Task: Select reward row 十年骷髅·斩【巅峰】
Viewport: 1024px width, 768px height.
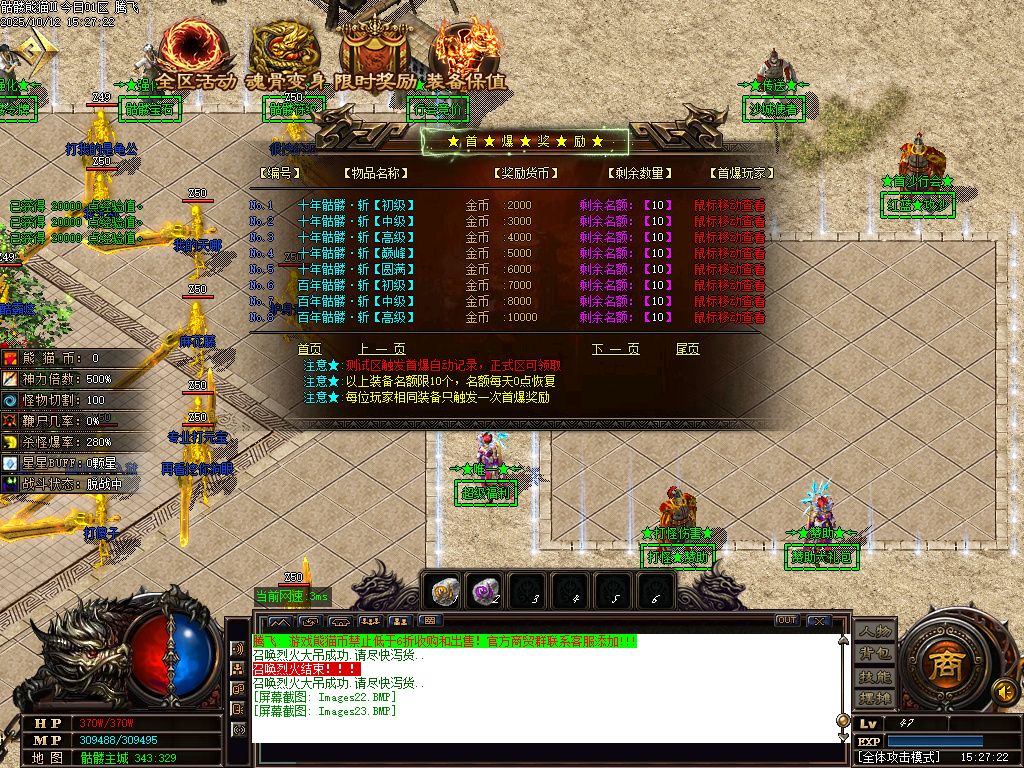Action: pos(356,253)
